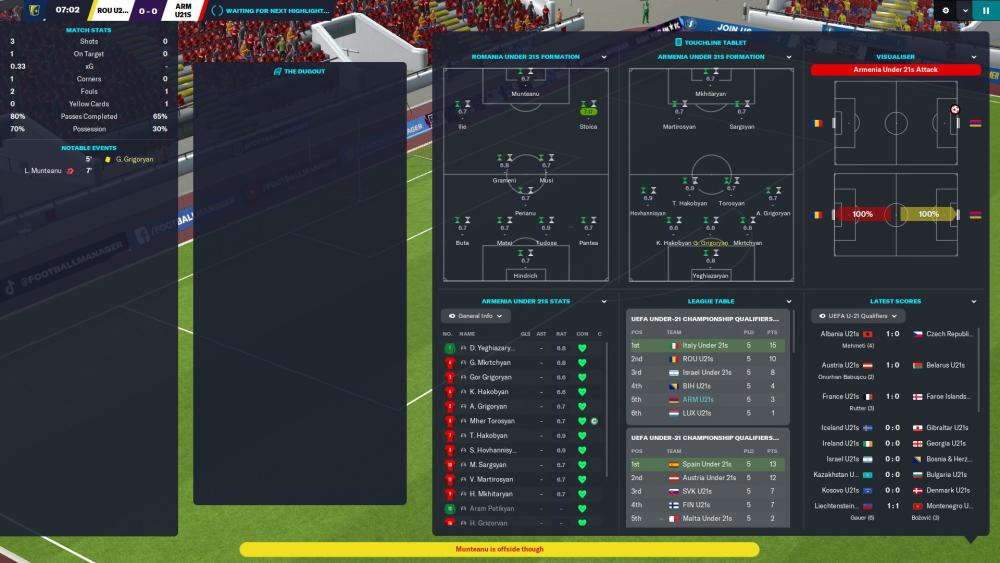The image size is (1000, 563).
Task: Open the League Table panel dropdown
Action: point(789,301)
